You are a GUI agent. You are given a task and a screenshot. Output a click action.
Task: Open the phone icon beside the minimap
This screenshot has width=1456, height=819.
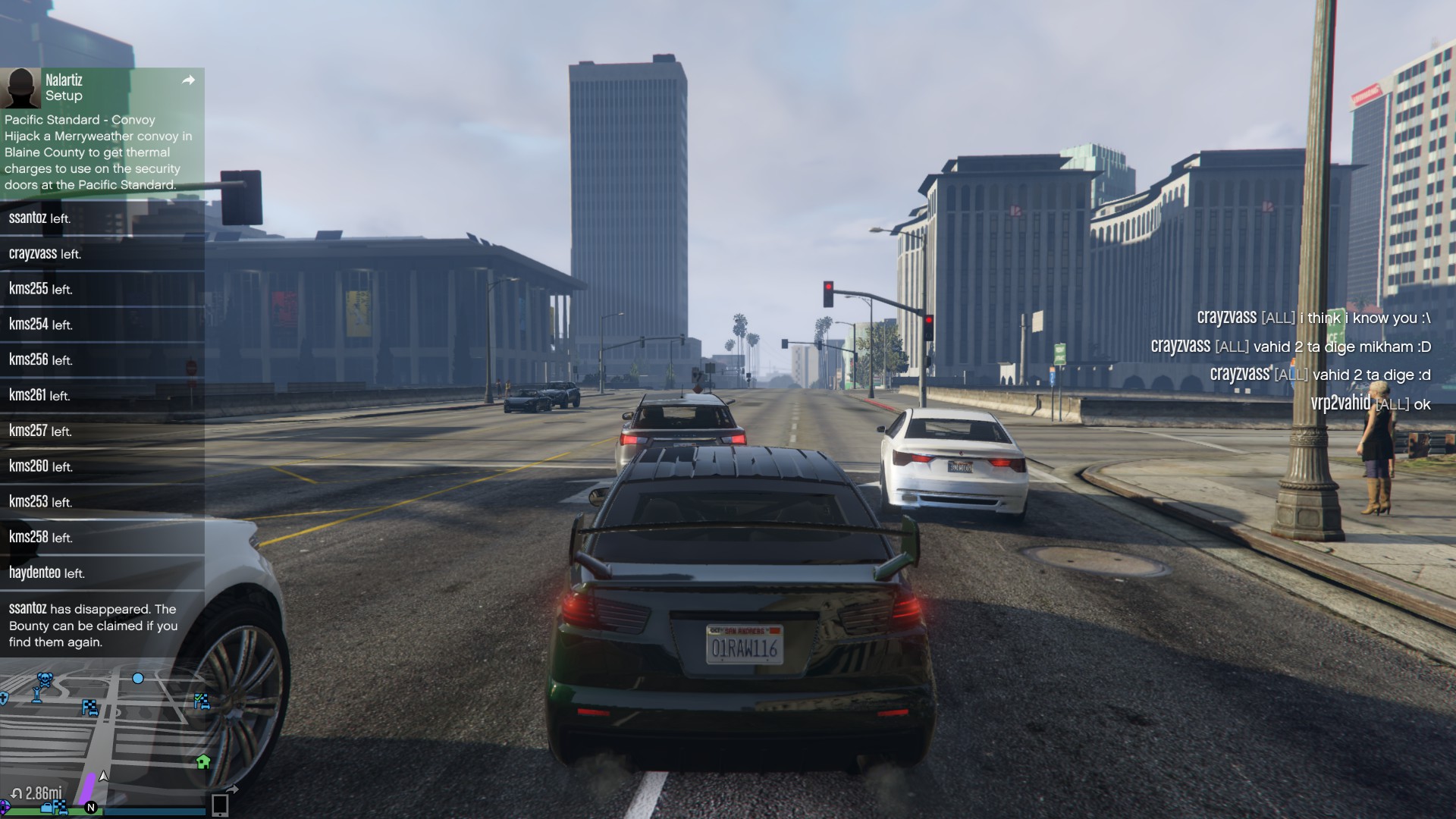tap(220, 804)
